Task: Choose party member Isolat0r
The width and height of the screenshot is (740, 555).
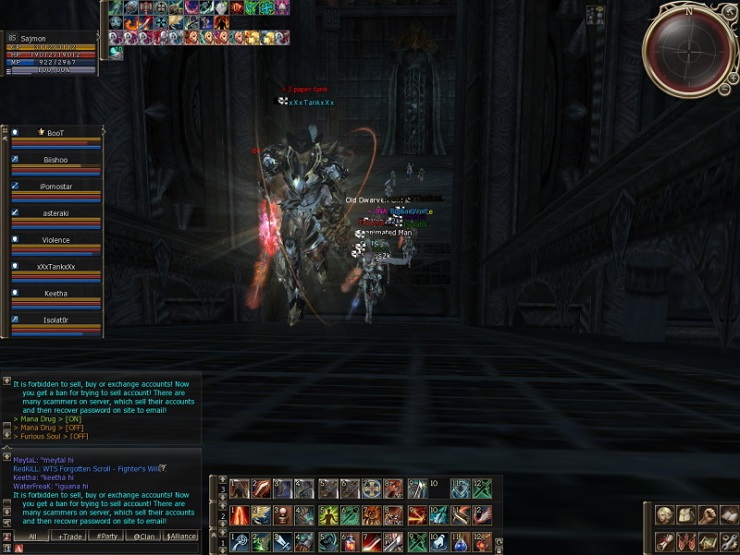Action: click(56, 320)
